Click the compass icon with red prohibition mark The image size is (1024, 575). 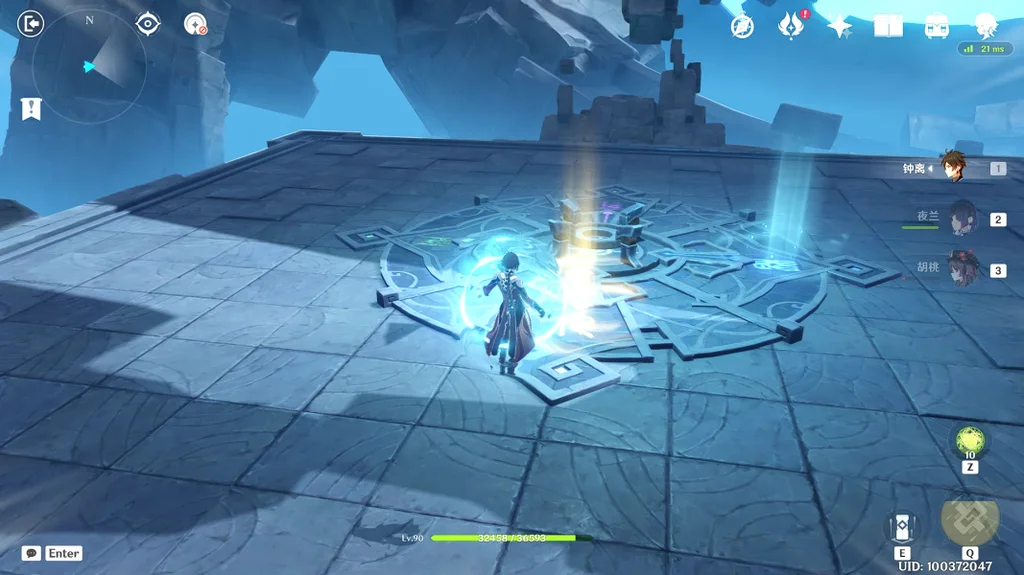[x=195, y=24]
